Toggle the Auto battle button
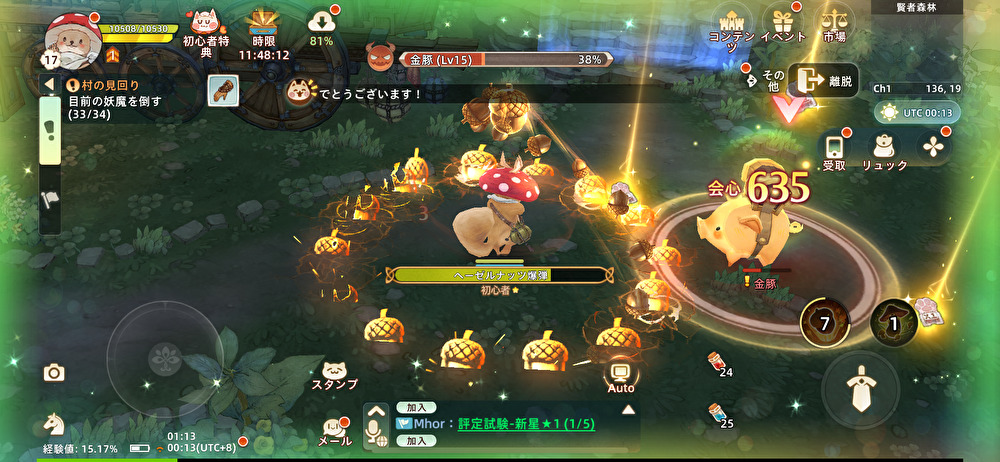The width and height of the screenshot is (1000, 462). click(x=621, y=376)
